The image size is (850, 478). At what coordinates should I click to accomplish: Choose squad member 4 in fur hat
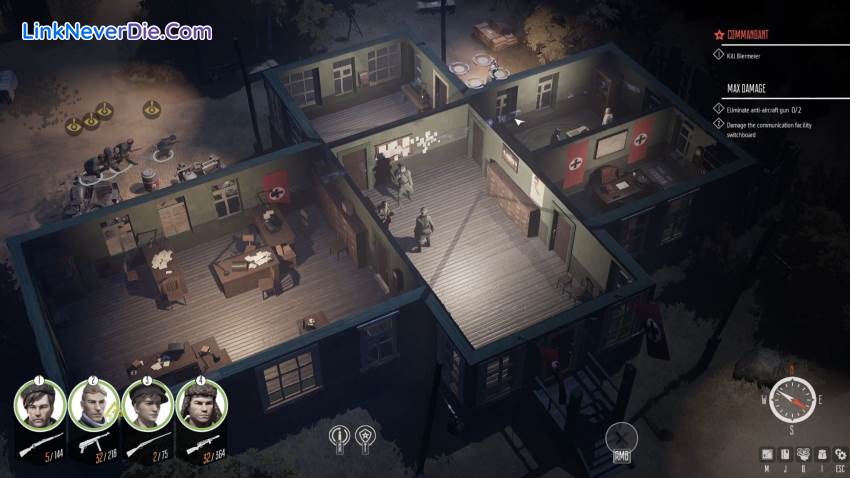tap(202, 404)
